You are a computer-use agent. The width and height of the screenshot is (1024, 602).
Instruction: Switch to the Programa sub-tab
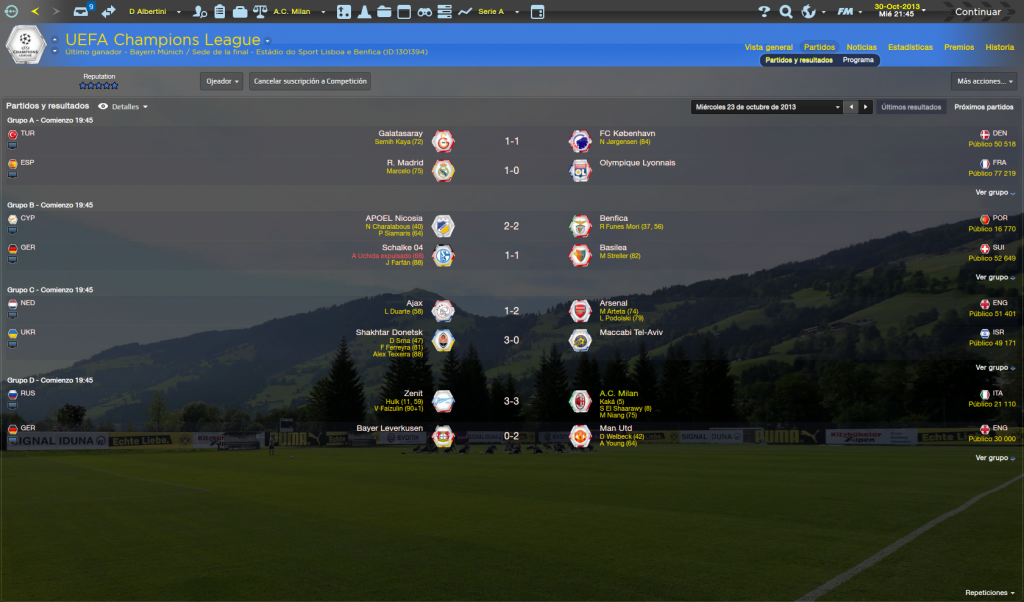[858, 60]
